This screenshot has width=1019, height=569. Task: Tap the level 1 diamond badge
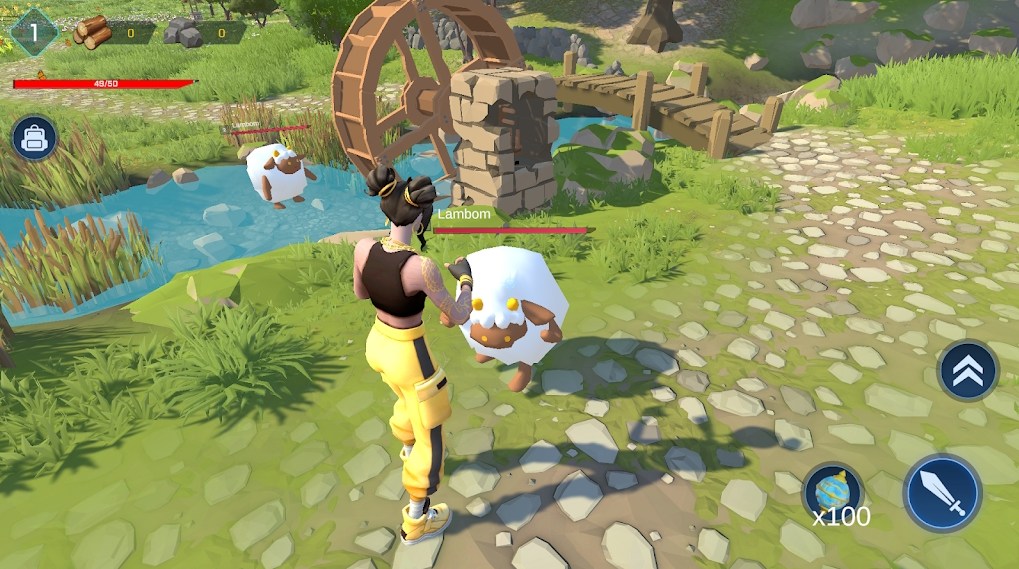coord(33,32)
